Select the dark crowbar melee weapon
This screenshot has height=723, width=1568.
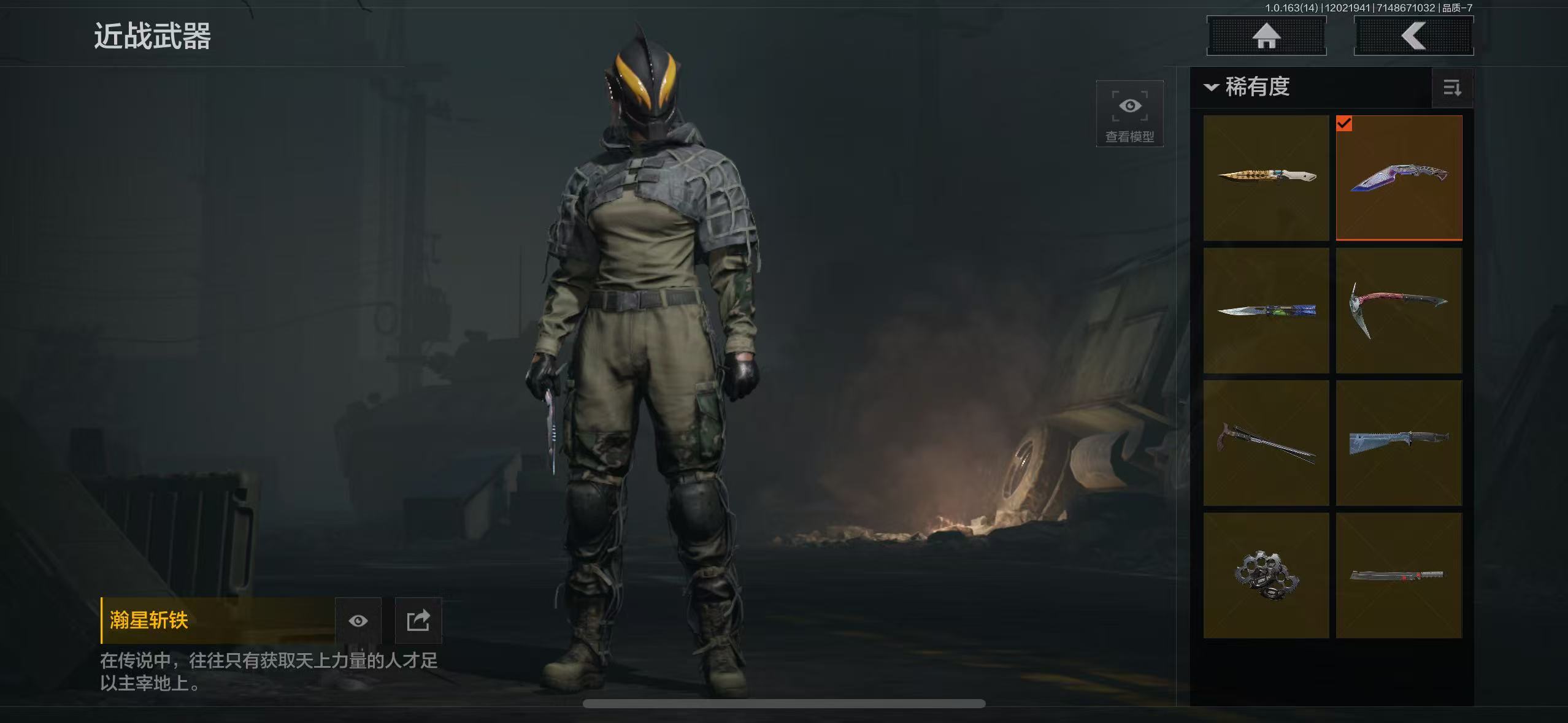tap(1266, 443)
